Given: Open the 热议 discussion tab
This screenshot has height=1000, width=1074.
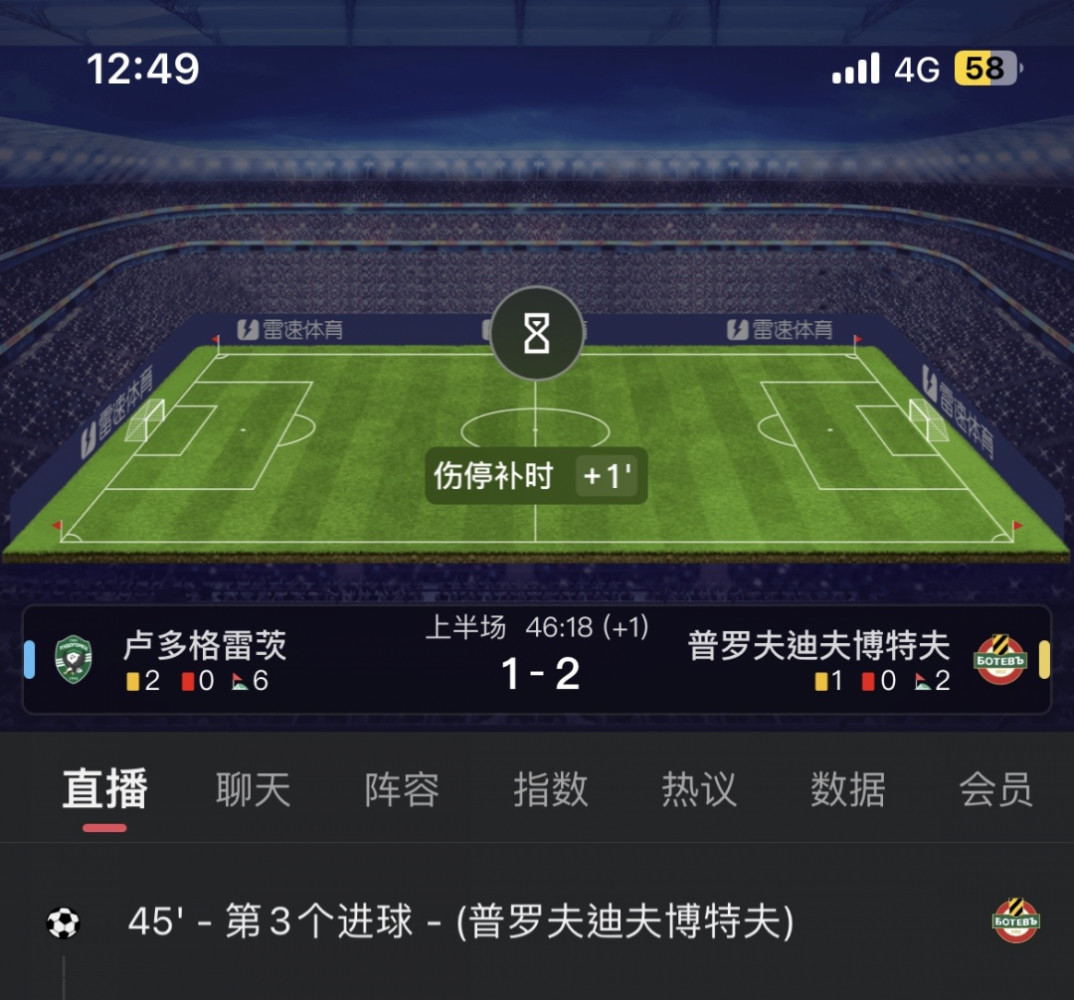Looking at the screenshot, I should (699, 790).
